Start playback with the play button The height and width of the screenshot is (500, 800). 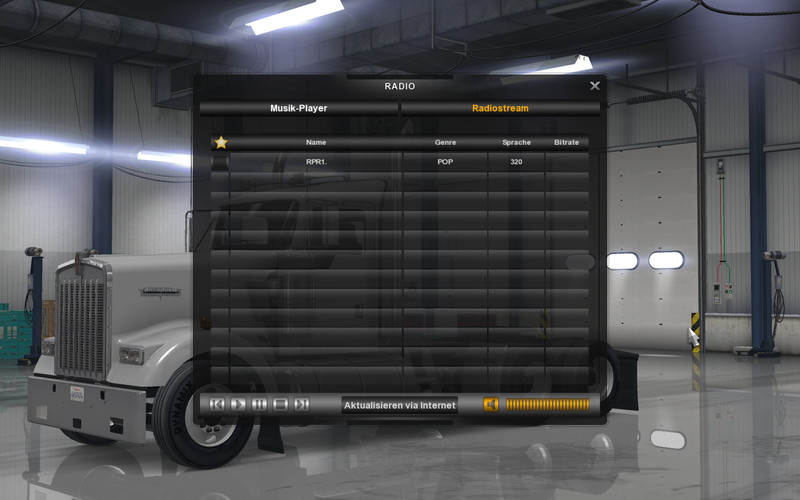pyautogui.click(x=238, y=404)
